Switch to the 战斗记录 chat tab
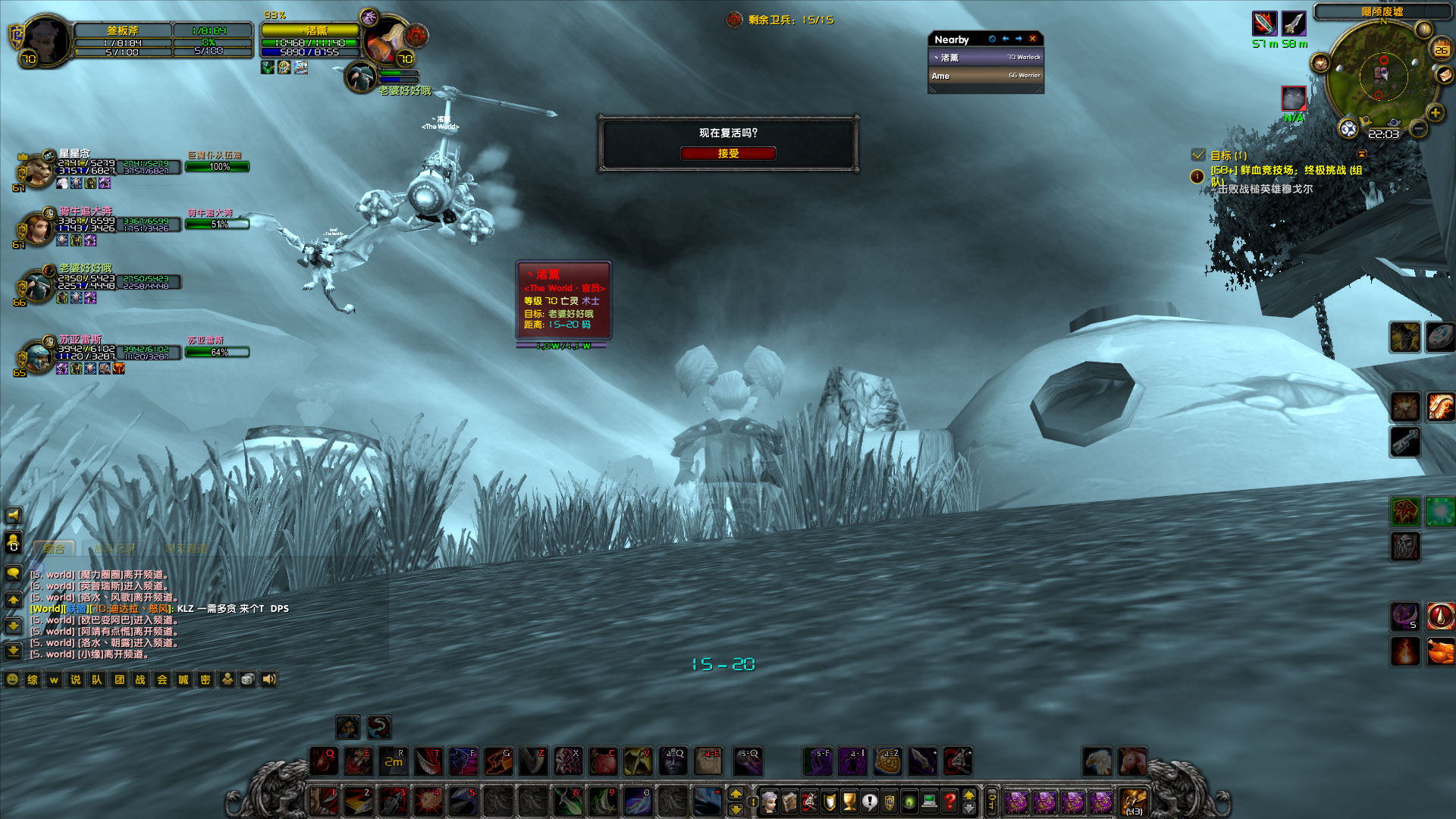 click(115, 548)
